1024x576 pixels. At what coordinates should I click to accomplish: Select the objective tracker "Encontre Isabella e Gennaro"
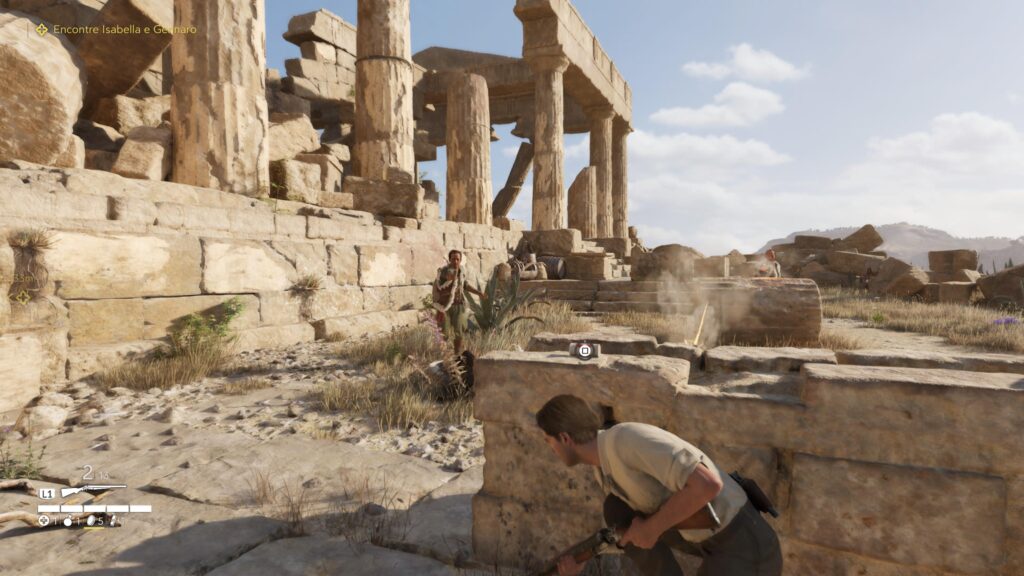116,29
